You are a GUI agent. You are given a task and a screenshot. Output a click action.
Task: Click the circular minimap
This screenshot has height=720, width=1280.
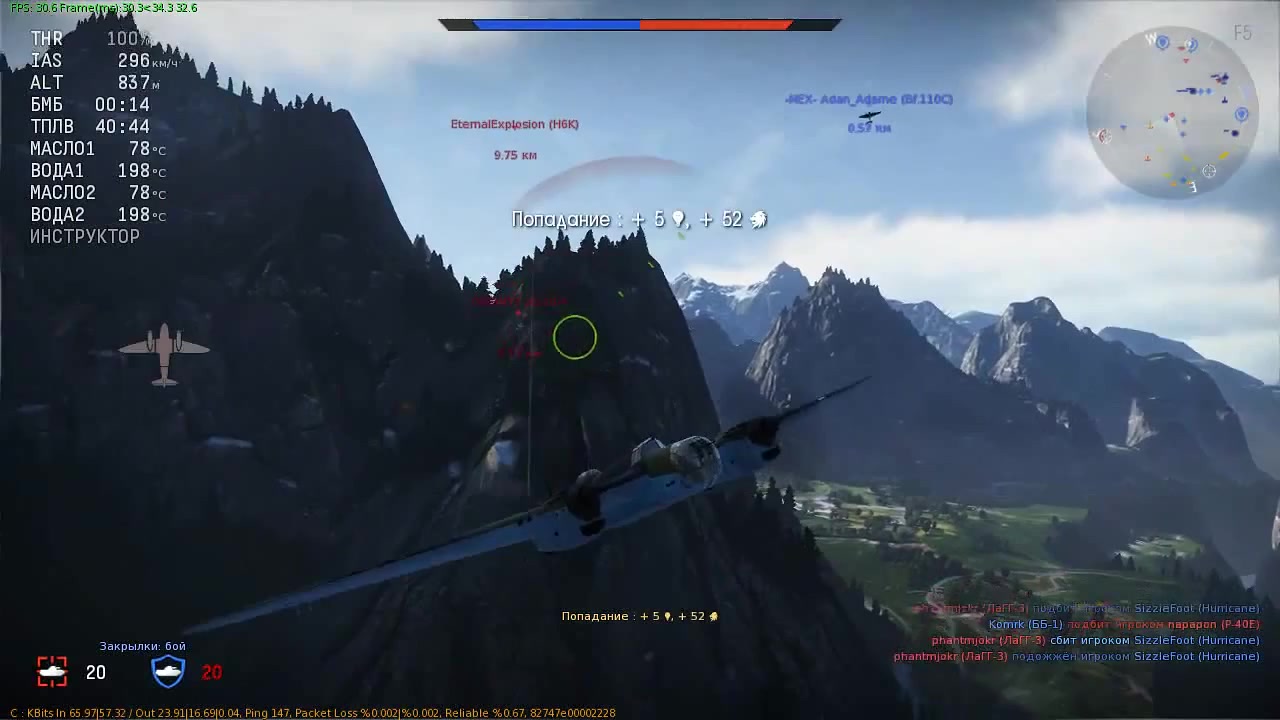pyautogui.click(x=1171, y=112)
